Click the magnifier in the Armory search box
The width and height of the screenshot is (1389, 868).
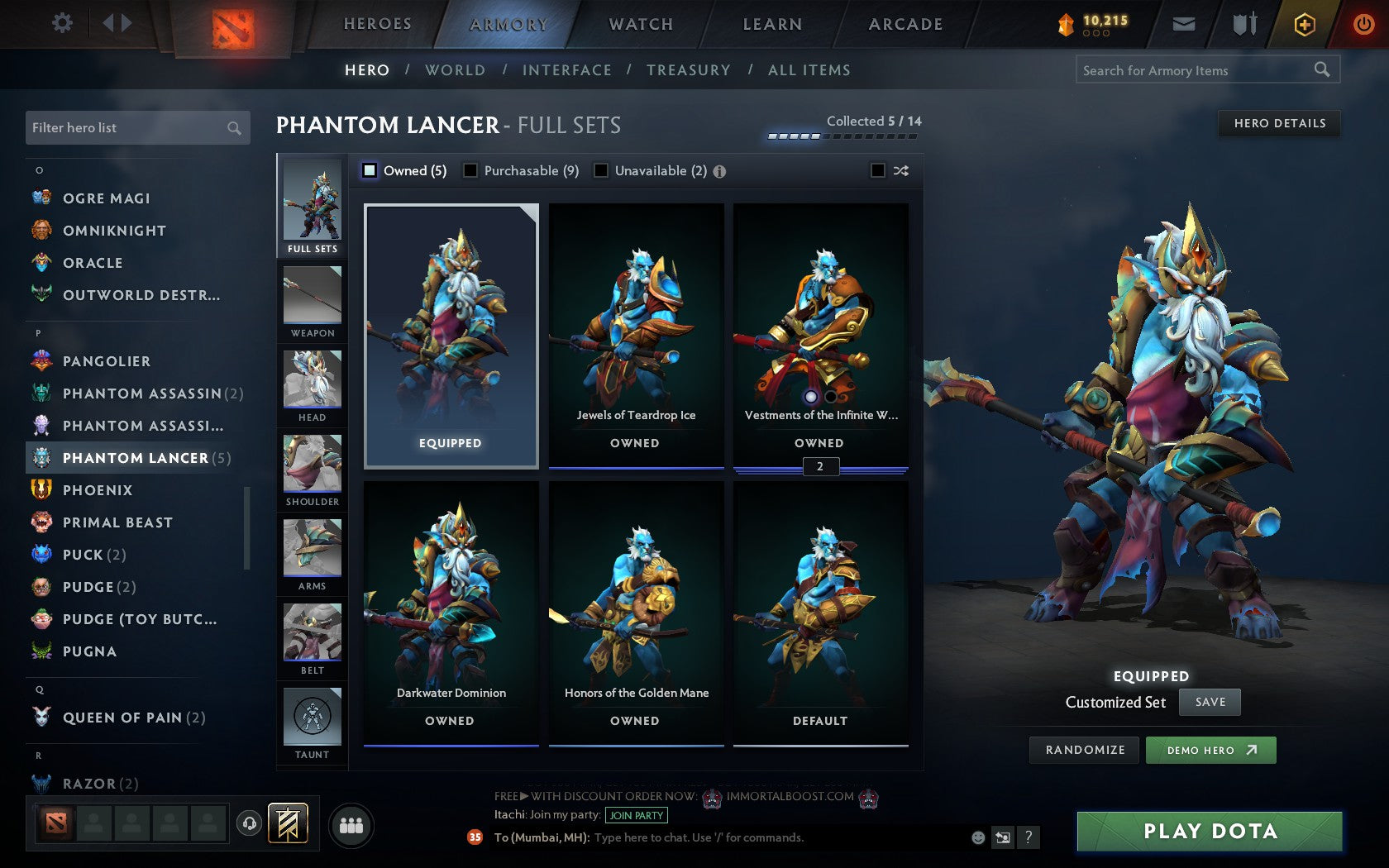(x=1320, y=70)
